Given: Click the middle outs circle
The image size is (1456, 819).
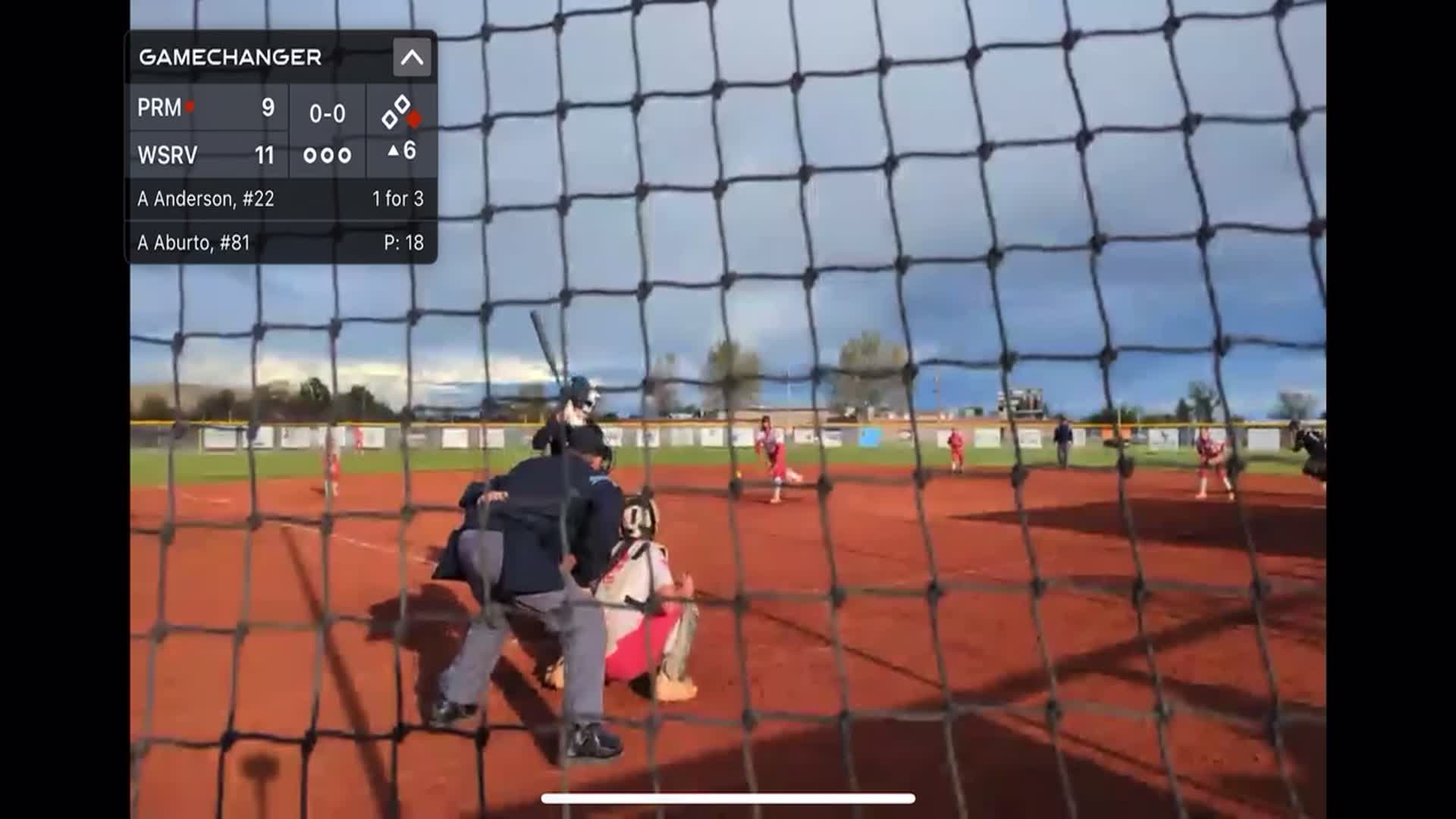Looking at the screenshot, I should pyautogui.click(x=327, y=155).
